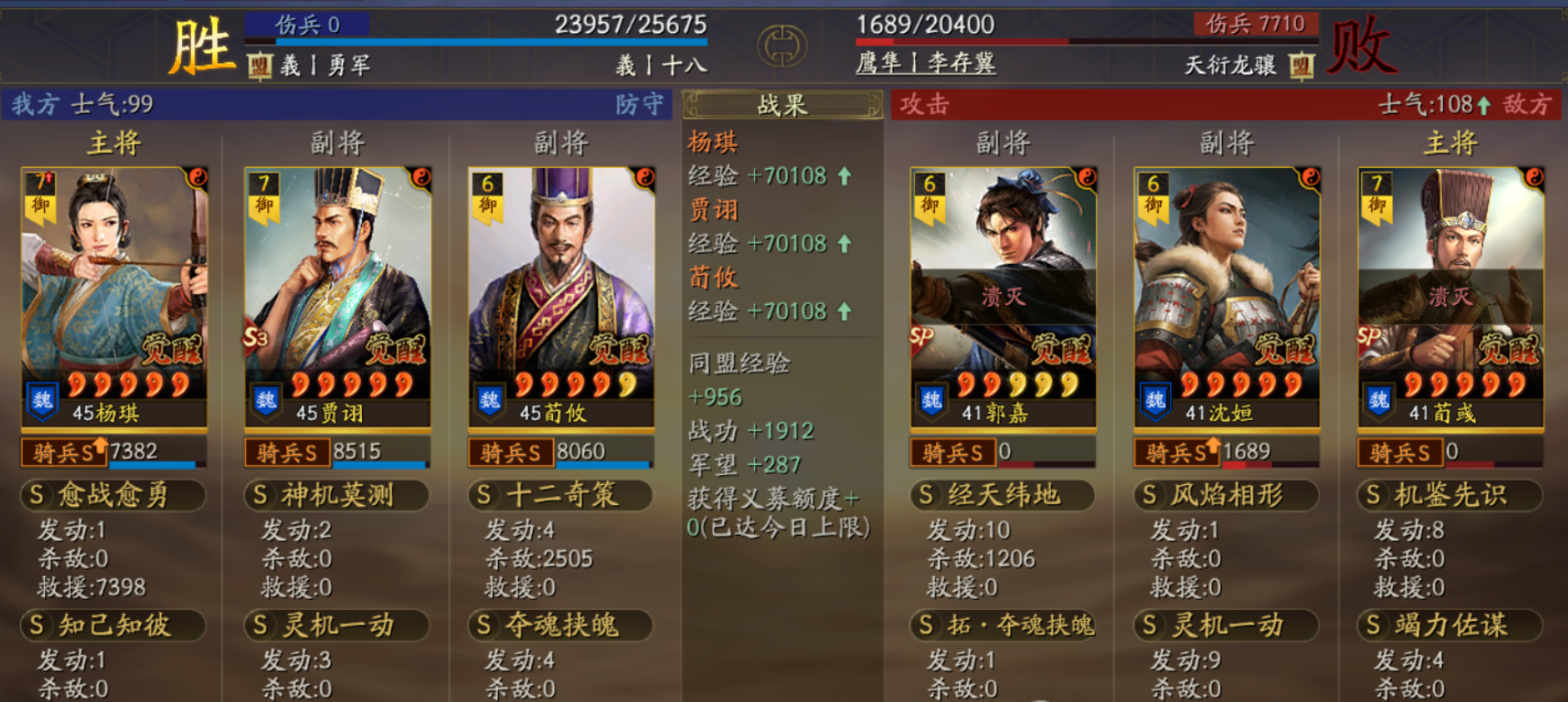
Task: Click the 骑兵S icon with up arrow under 沈妲
Action: tap(1179, 451)
